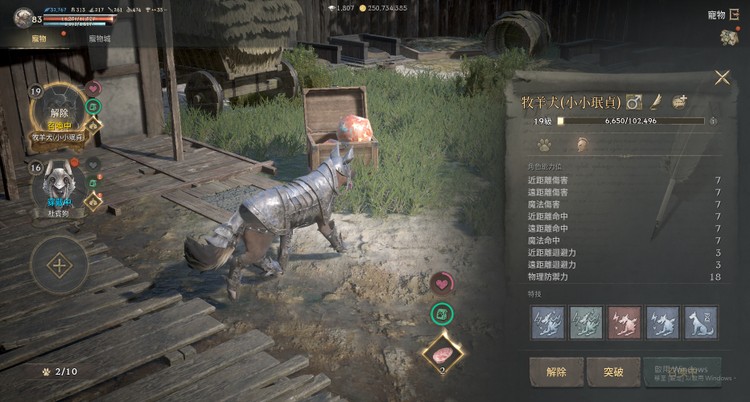This screenshot has width=750, height=402.
Task: Click the feather rename icon beside pet name
Action: click(657, 101)
